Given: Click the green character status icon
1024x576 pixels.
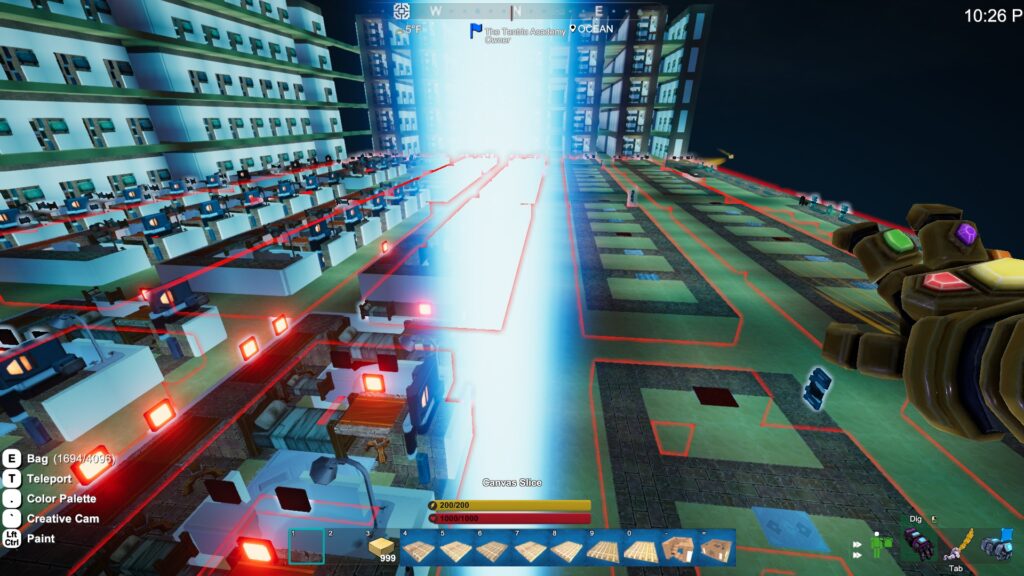Looking at the screenshot, I should [x=878, y=546].
